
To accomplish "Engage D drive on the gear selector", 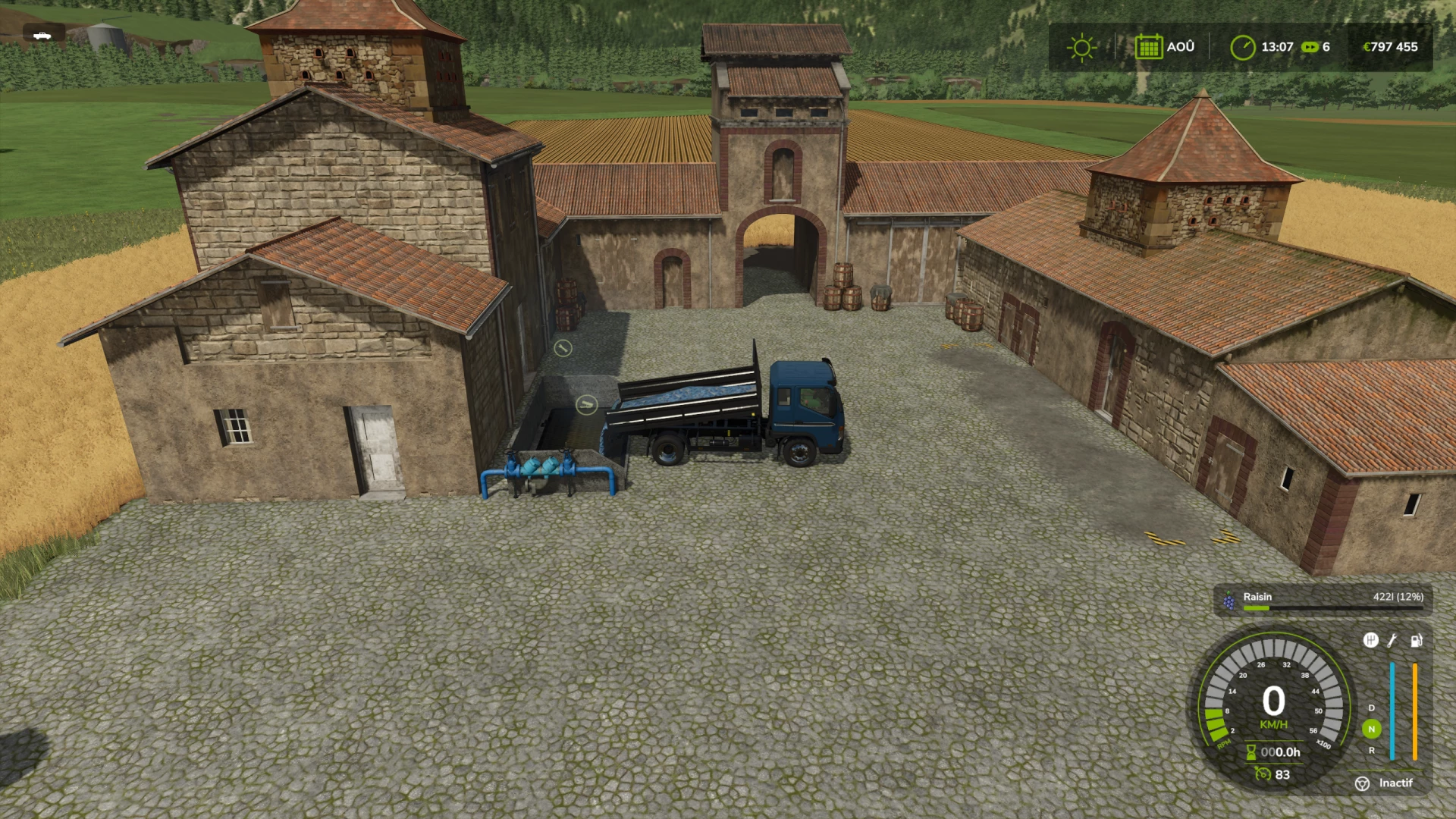I will (x=1372, y=708).
